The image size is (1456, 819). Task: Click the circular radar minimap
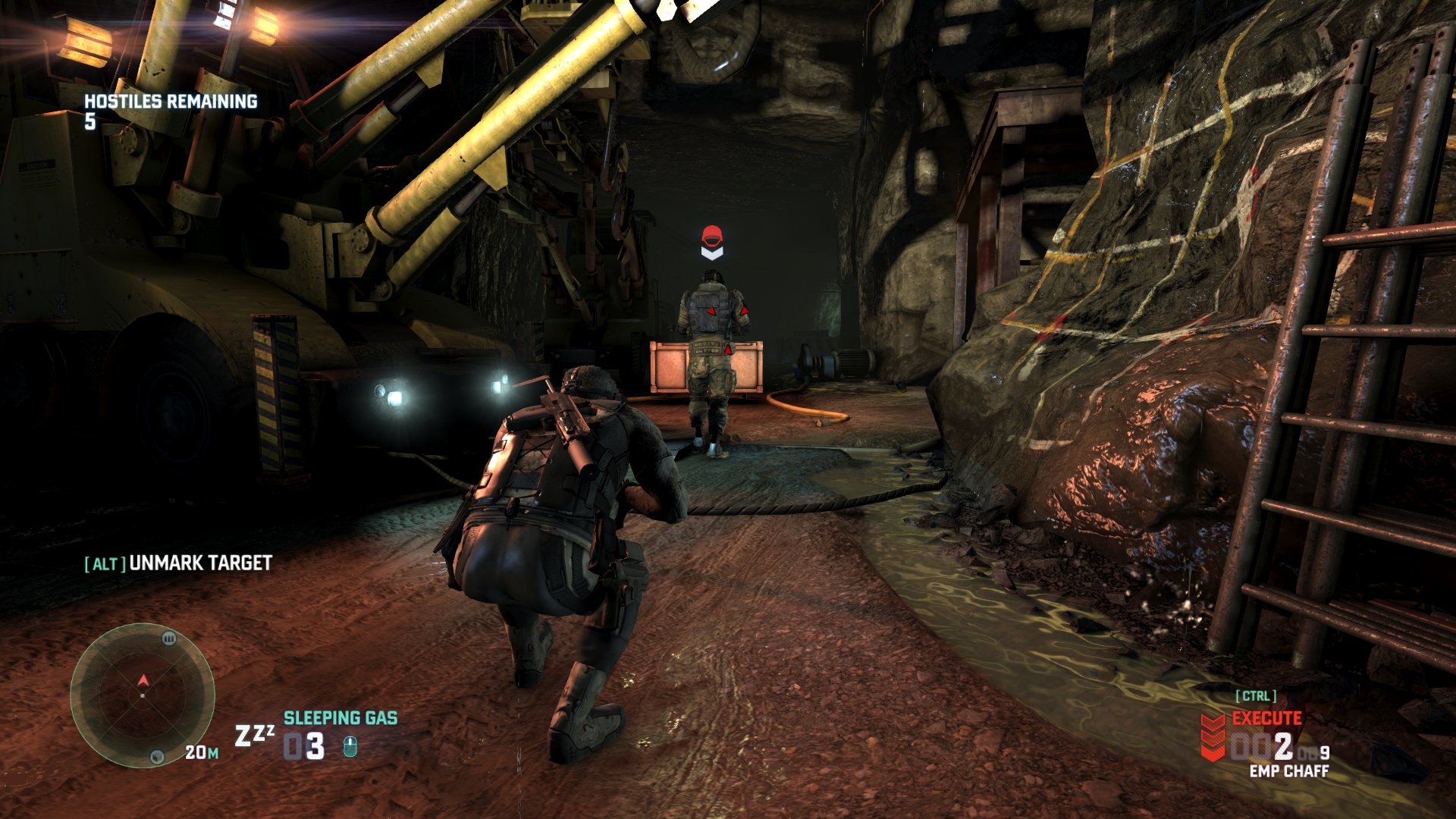click(143, 695)
